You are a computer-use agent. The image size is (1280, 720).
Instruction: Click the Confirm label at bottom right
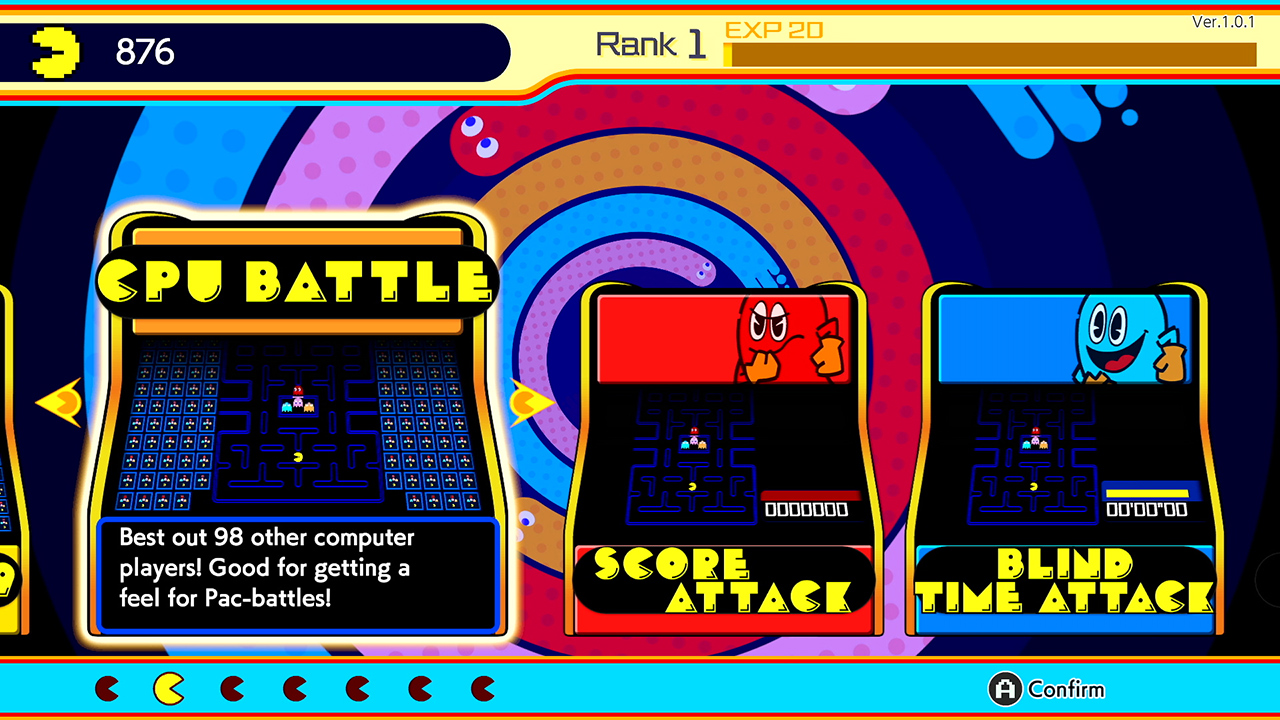coord(1066,690)
